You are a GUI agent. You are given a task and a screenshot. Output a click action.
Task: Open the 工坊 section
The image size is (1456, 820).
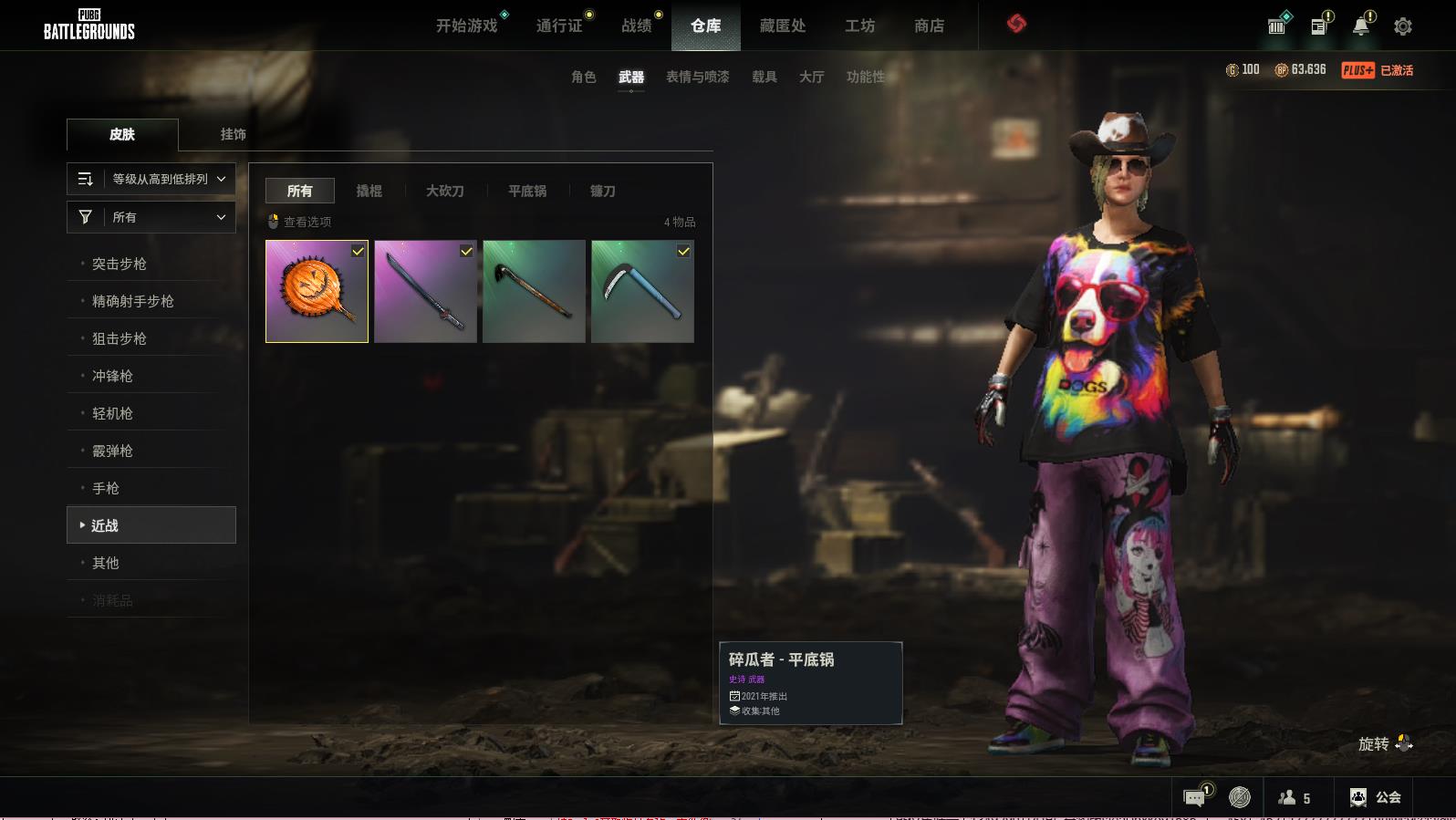[859, 26]
